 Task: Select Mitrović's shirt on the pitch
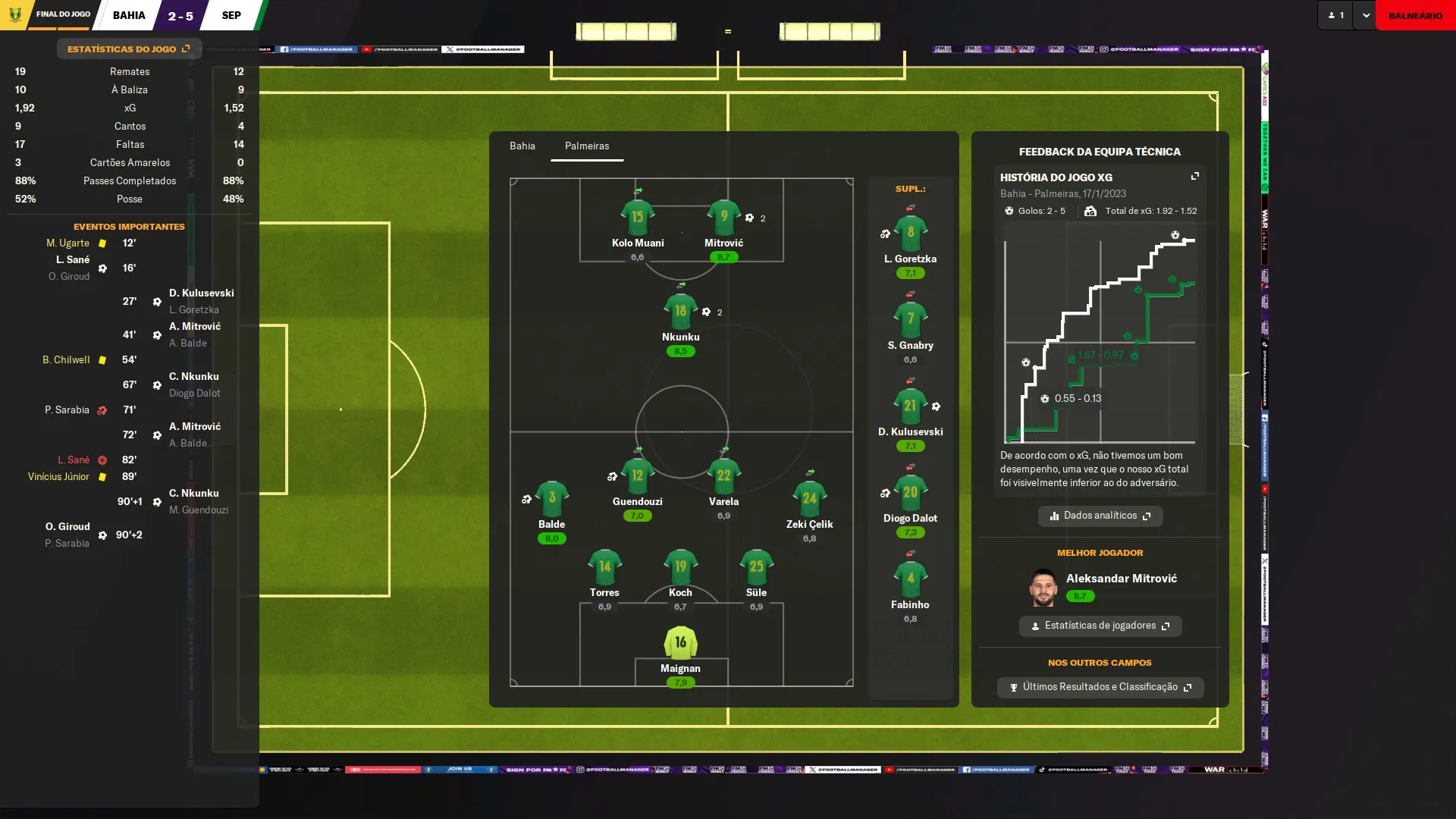[723, 218]
